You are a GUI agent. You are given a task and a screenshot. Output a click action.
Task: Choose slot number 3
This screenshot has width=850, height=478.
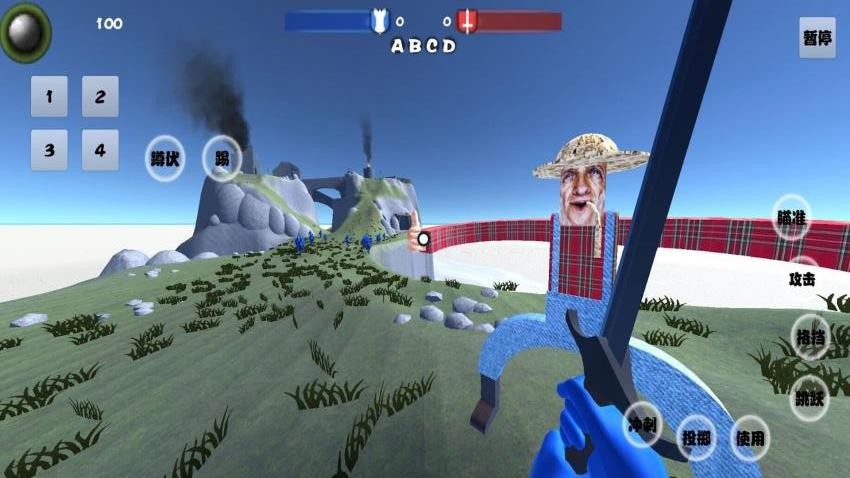(49, 150)
